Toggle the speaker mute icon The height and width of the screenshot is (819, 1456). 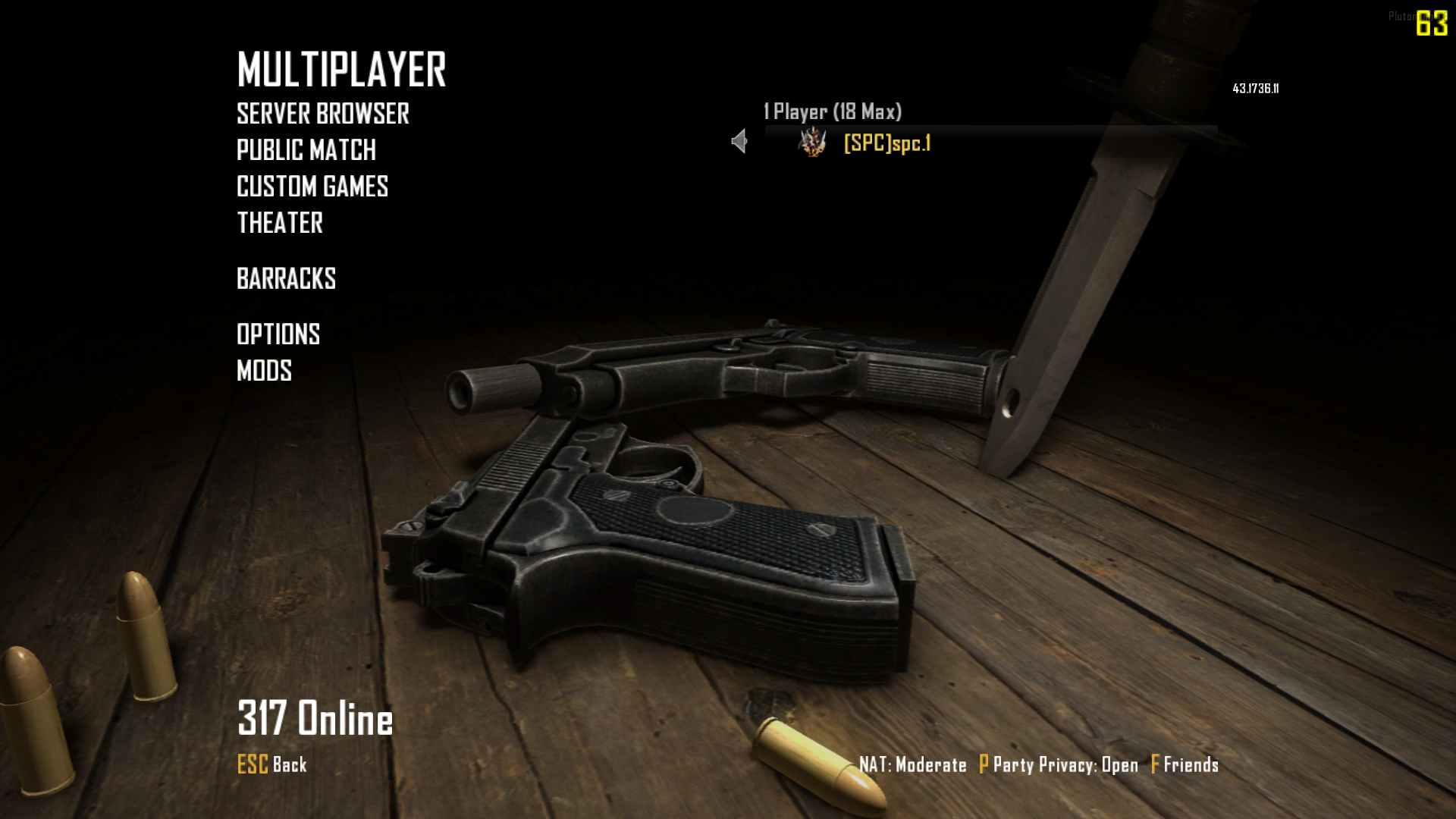(739, 141)
